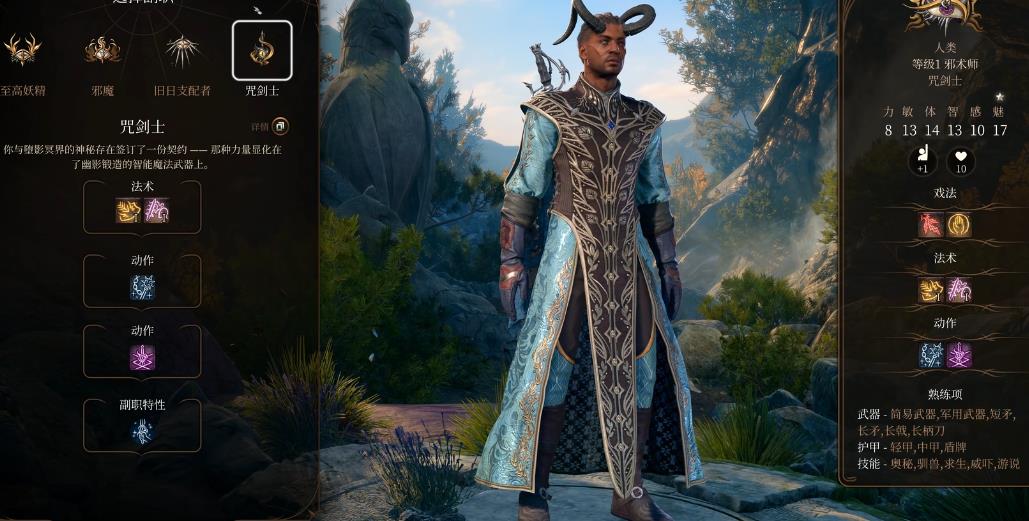Pick the 旧日支配者 (Great Old One) subclass
This screenshot has width=1029, height=521.
(182, 50)
